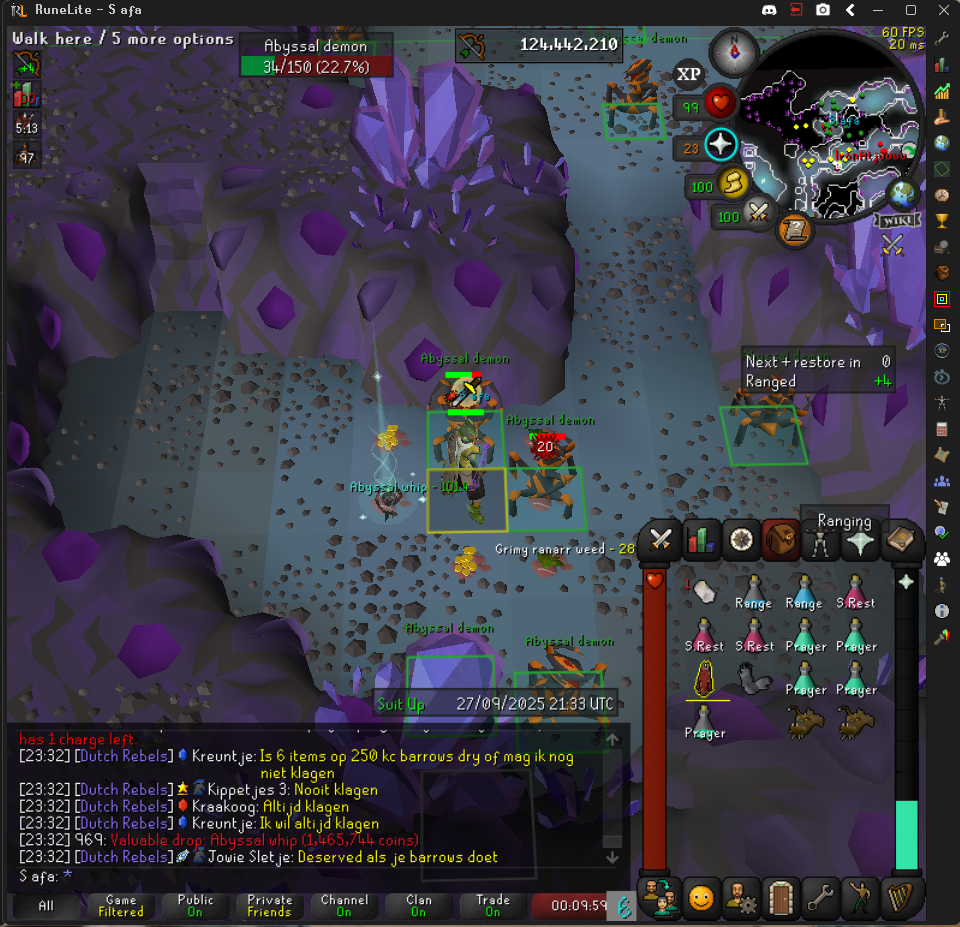Open the Logout door tab
The image size is (960, 927).
tap(780, 897)
